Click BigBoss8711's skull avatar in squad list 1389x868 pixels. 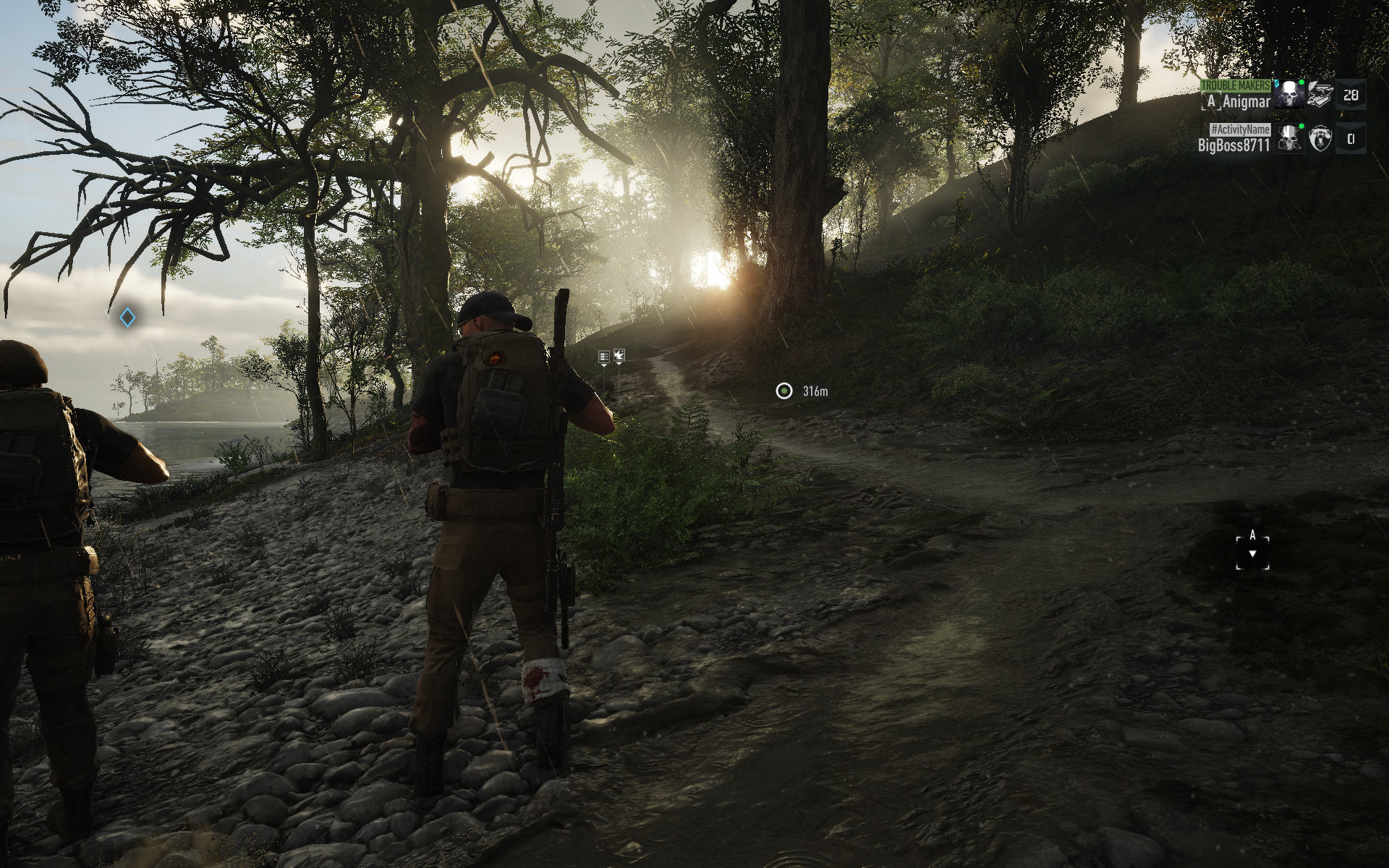point(1289,138)
